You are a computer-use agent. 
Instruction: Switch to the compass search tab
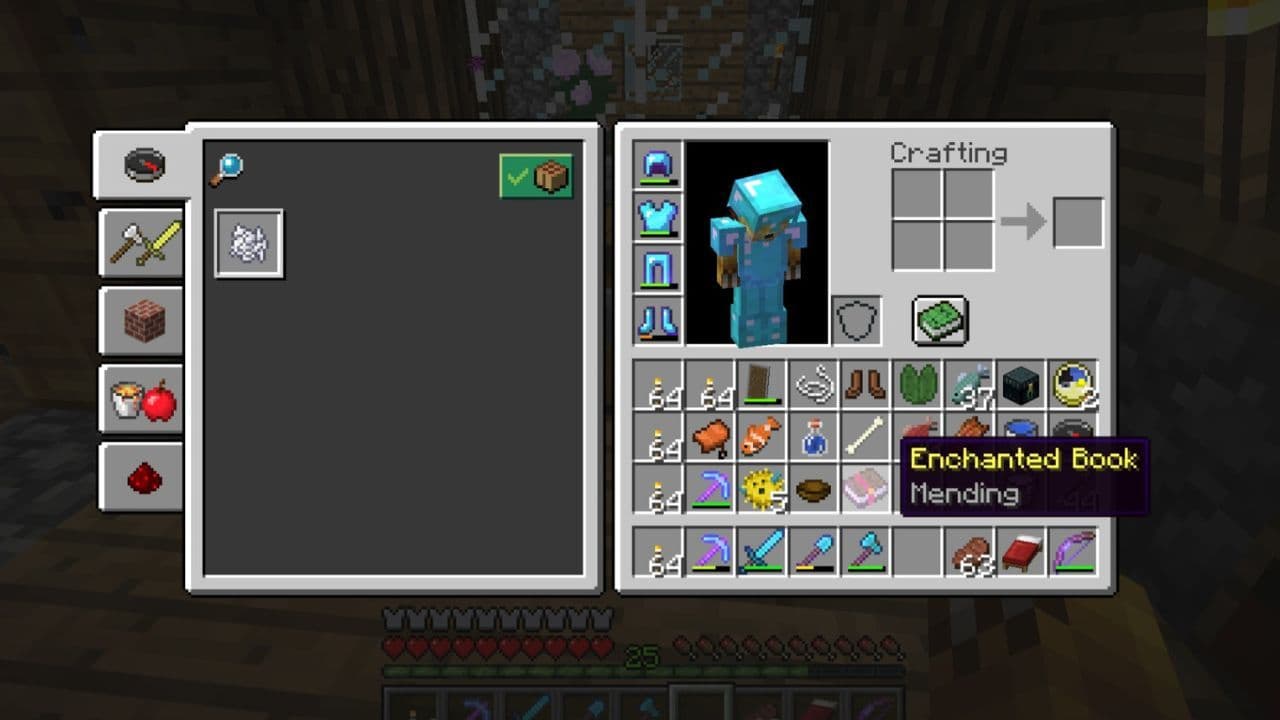point(144,164)
